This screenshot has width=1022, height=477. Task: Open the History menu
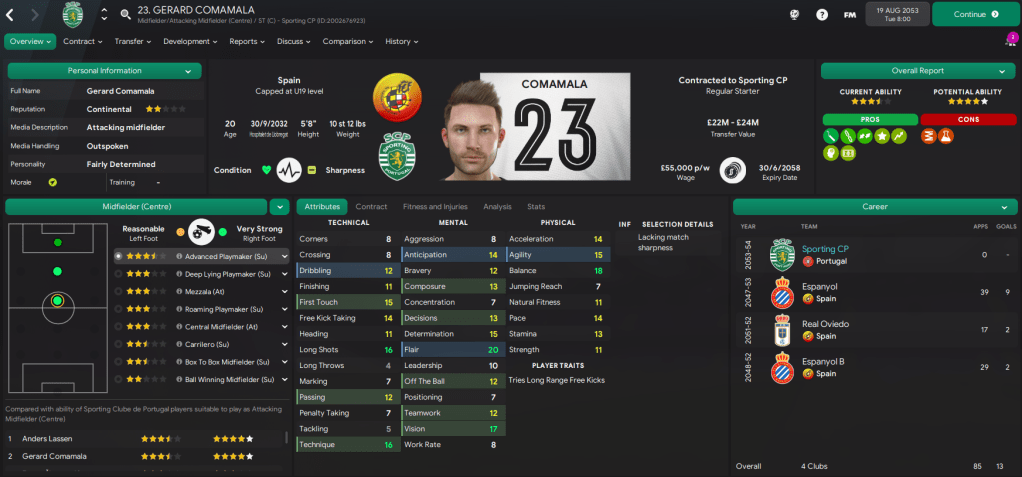coord(402,42)
